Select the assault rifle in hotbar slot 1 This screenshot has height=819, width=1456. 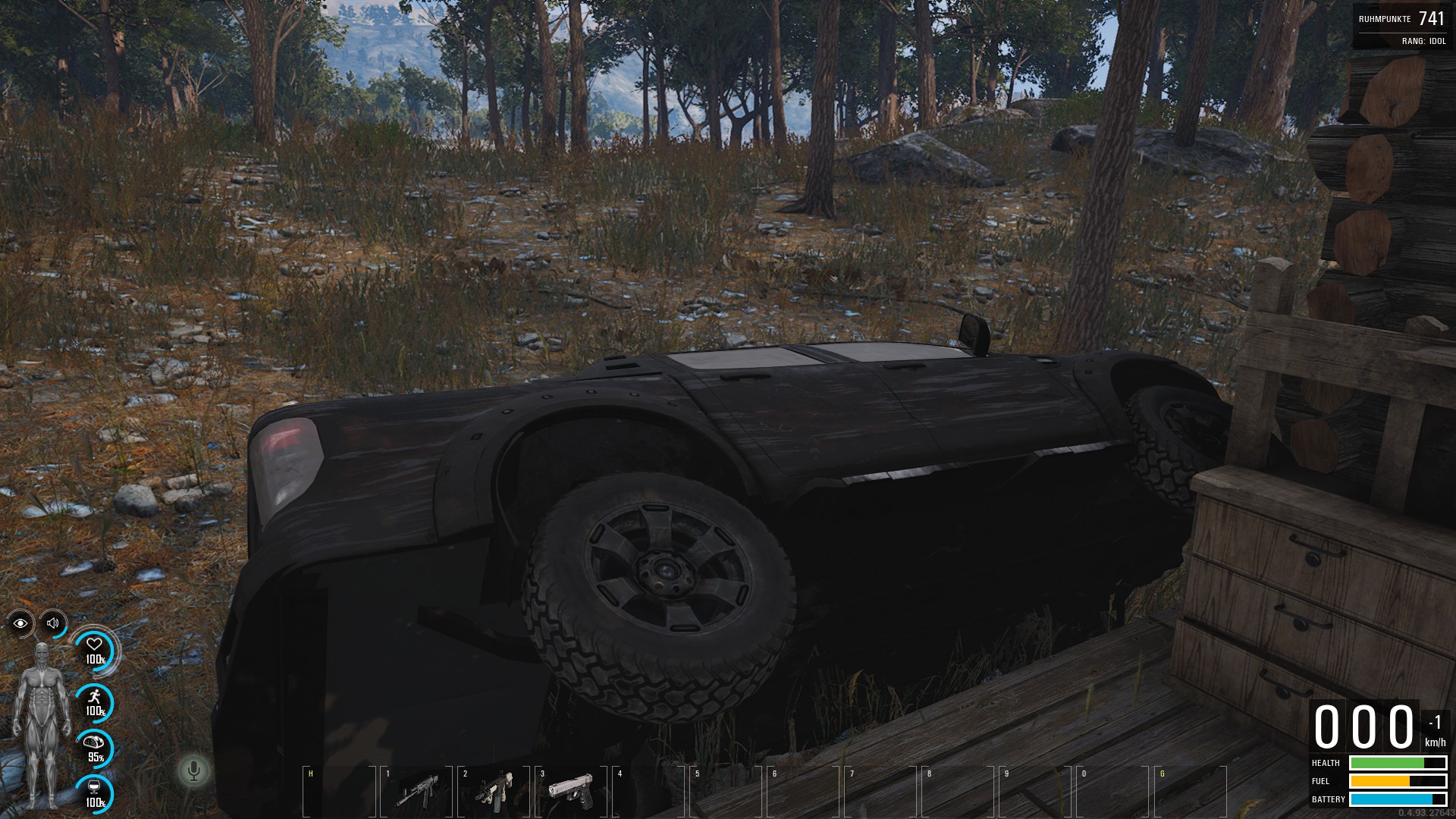pyautogui.click(x=417, y=791)
